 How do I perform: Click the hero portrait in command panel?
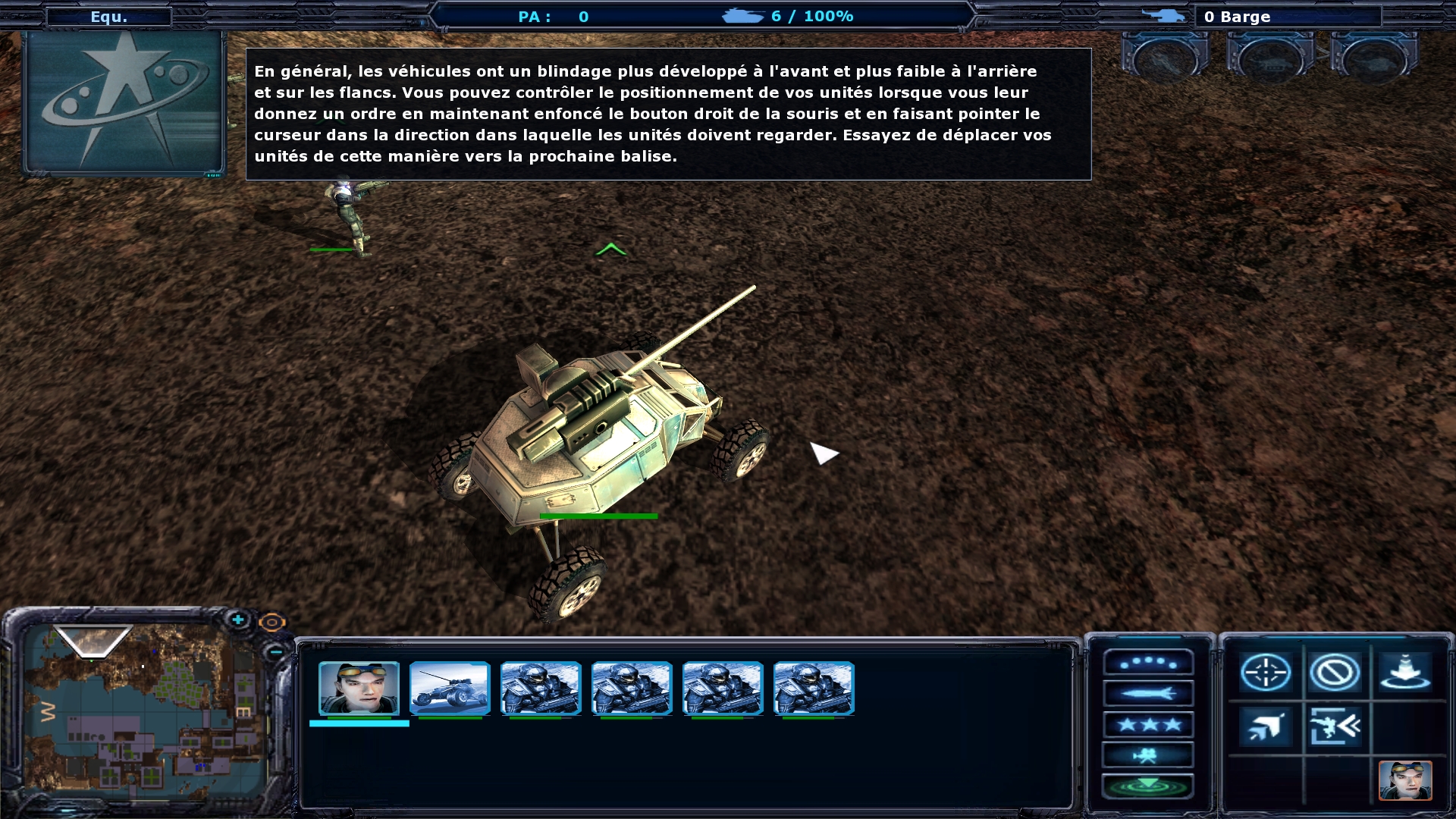pyautogui.click(x=1405, y=780)
